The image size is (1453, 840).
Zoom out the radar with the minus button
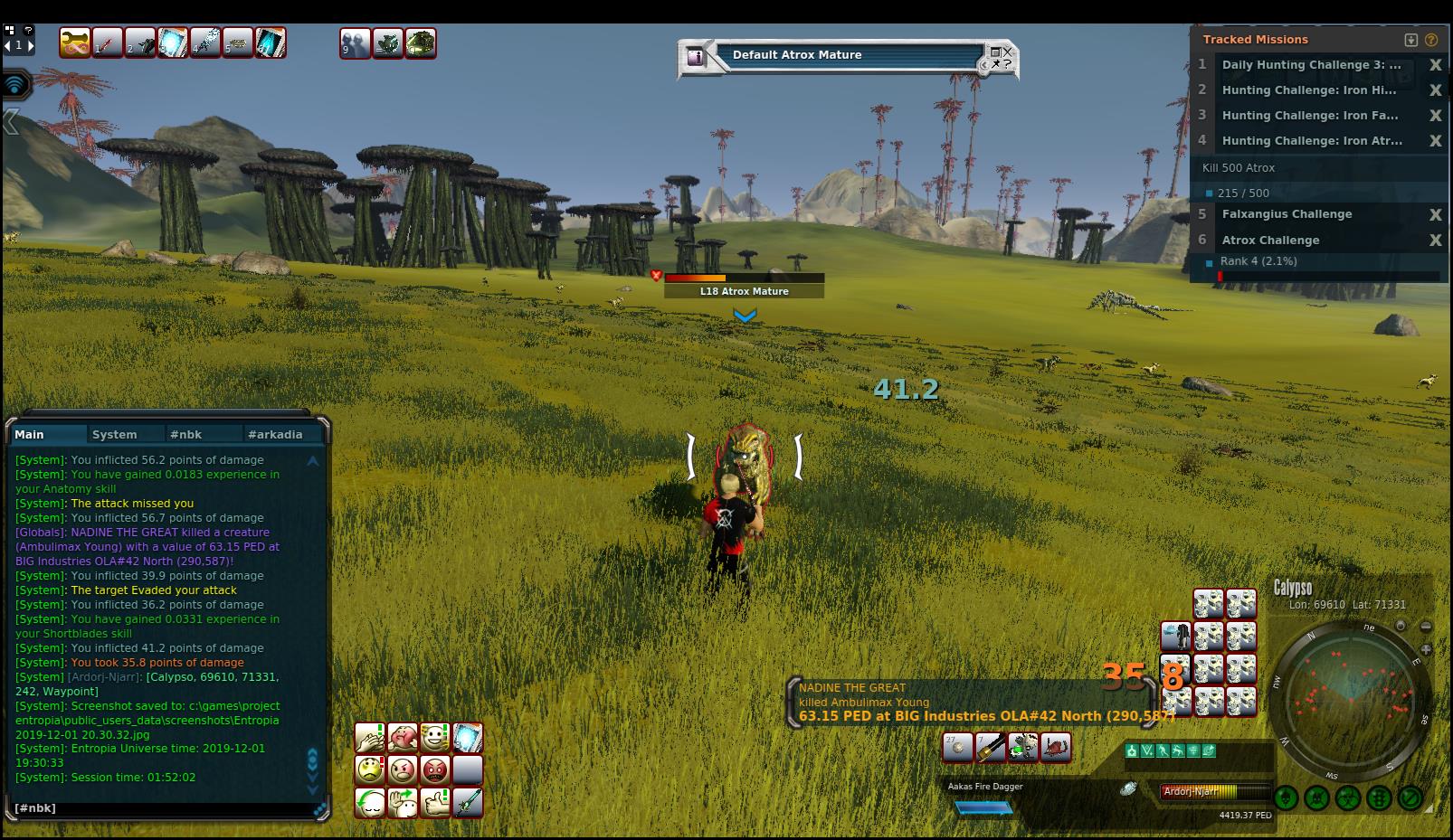(x=1426, y=627)
